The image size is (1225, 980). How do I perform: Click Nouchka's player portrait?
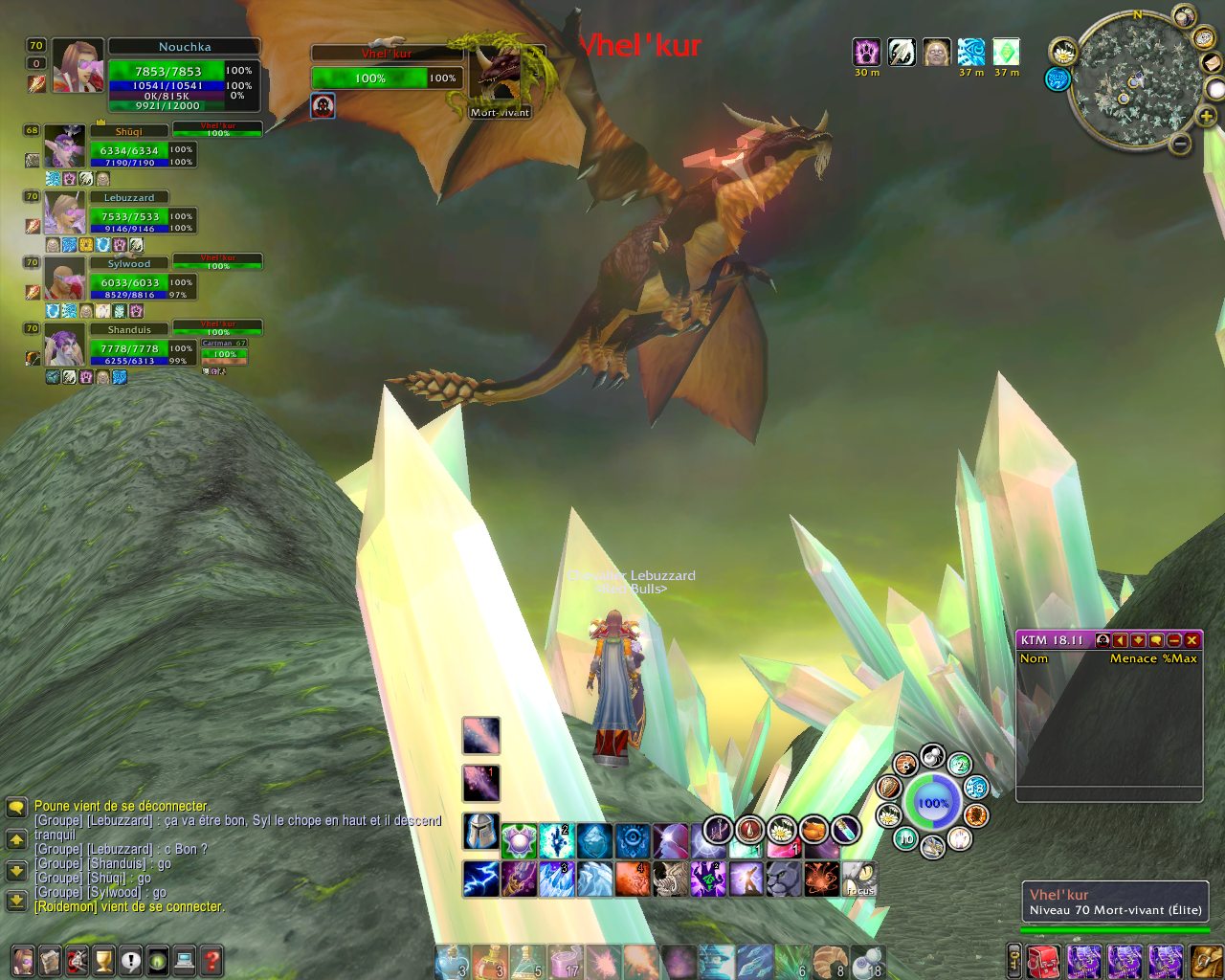[x=78, y=67]
